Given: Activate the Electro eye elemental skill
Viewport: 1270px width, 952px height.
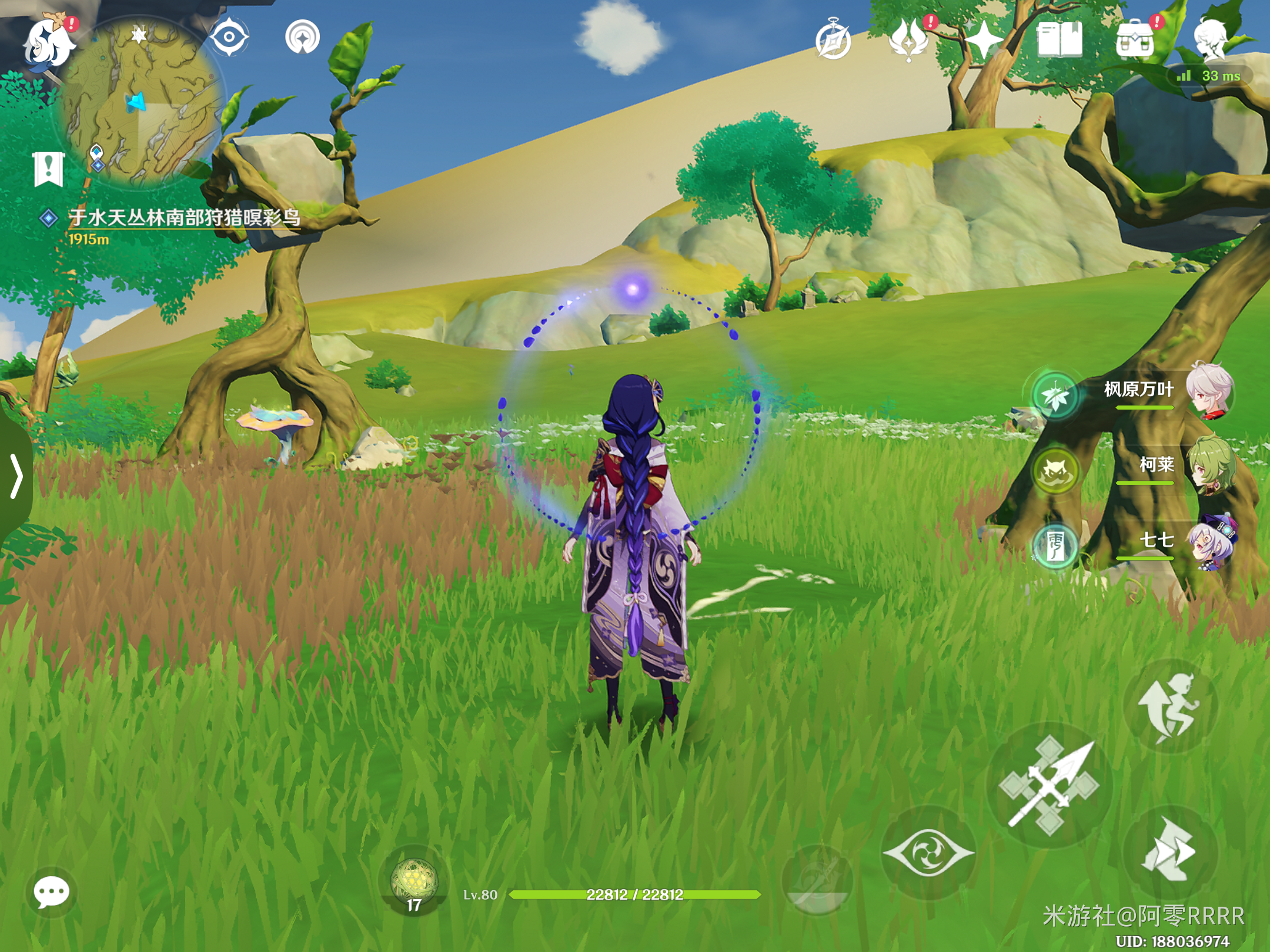Looking at the screenshot, I should tap(929, 852).
